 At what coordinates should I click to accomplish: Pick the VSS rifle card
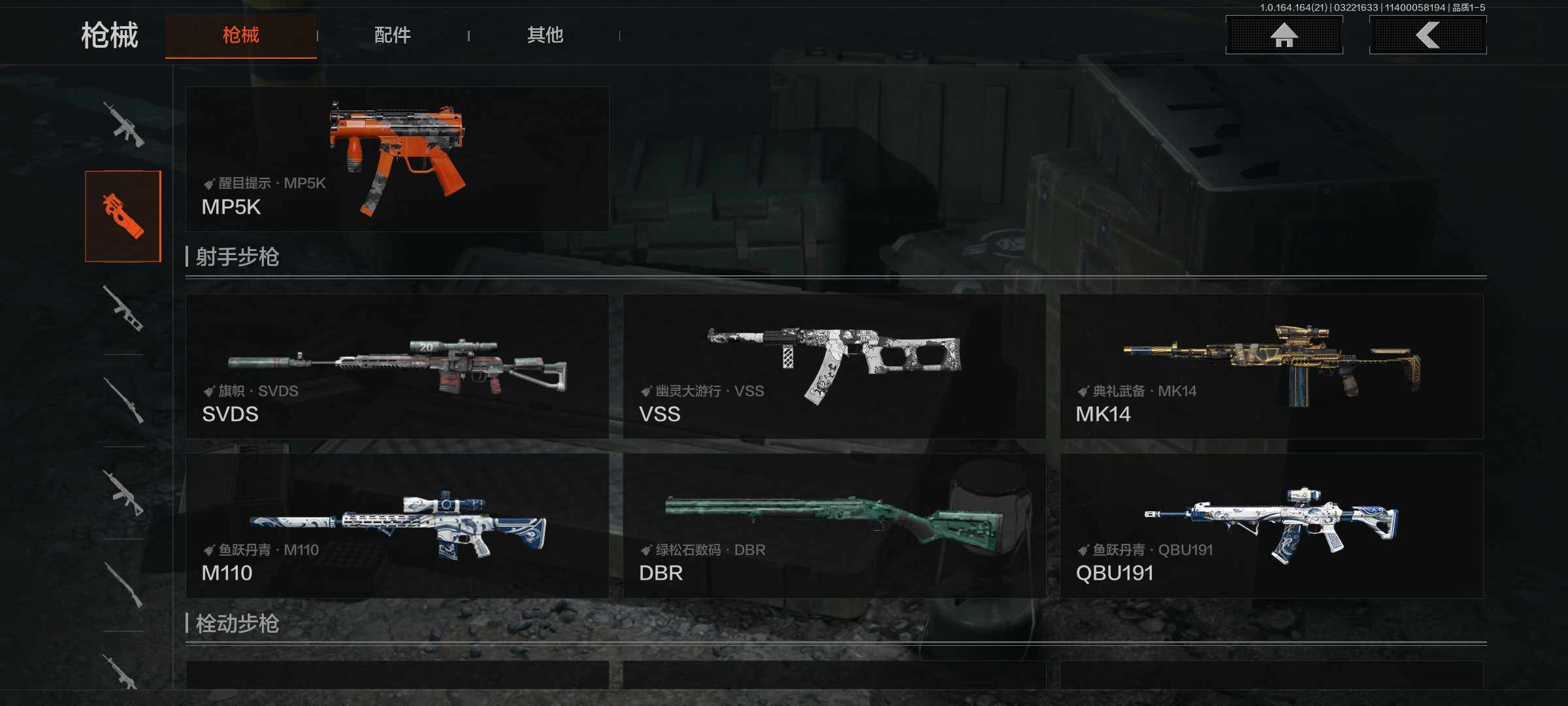click(834, 366)
